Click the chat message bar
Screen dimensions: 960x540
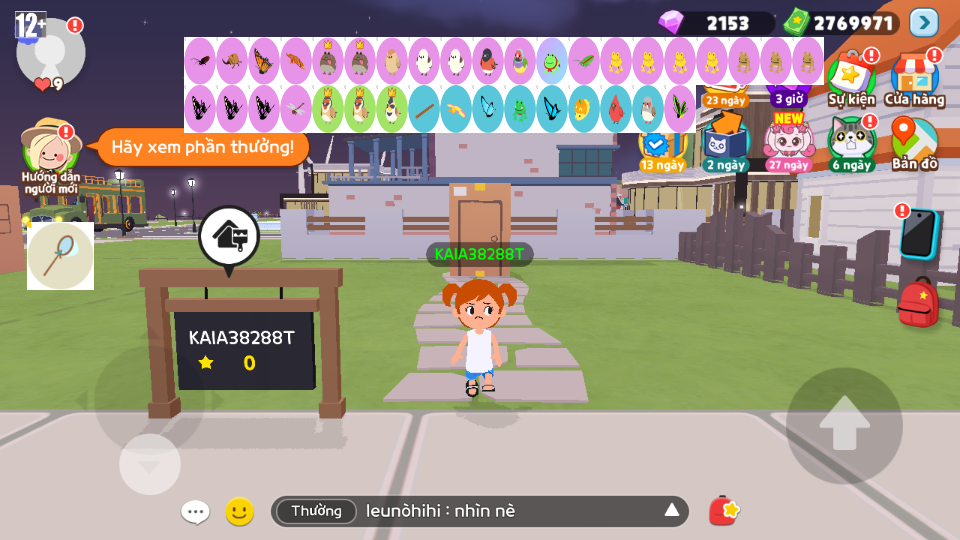480,512
